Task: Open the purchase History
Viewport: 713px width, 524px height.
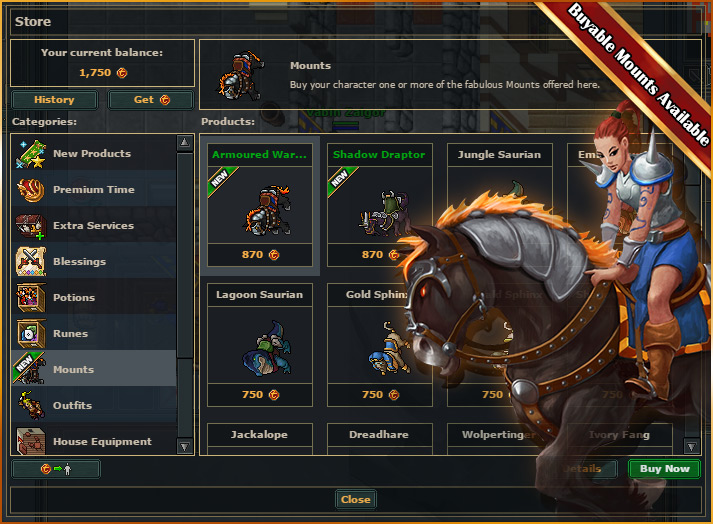Action: 54,100
